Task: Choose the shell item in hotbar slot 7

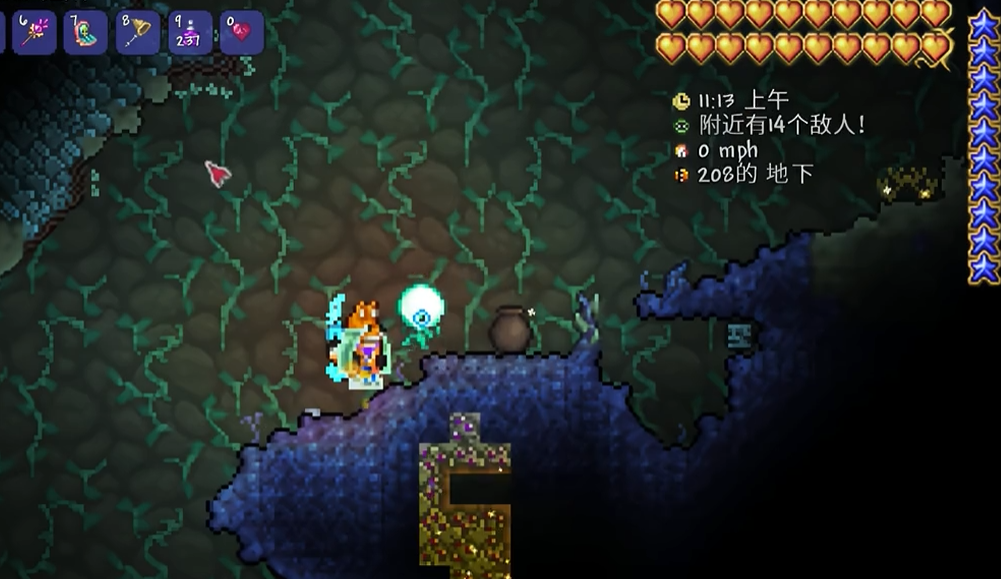Action: pos(86,32)
